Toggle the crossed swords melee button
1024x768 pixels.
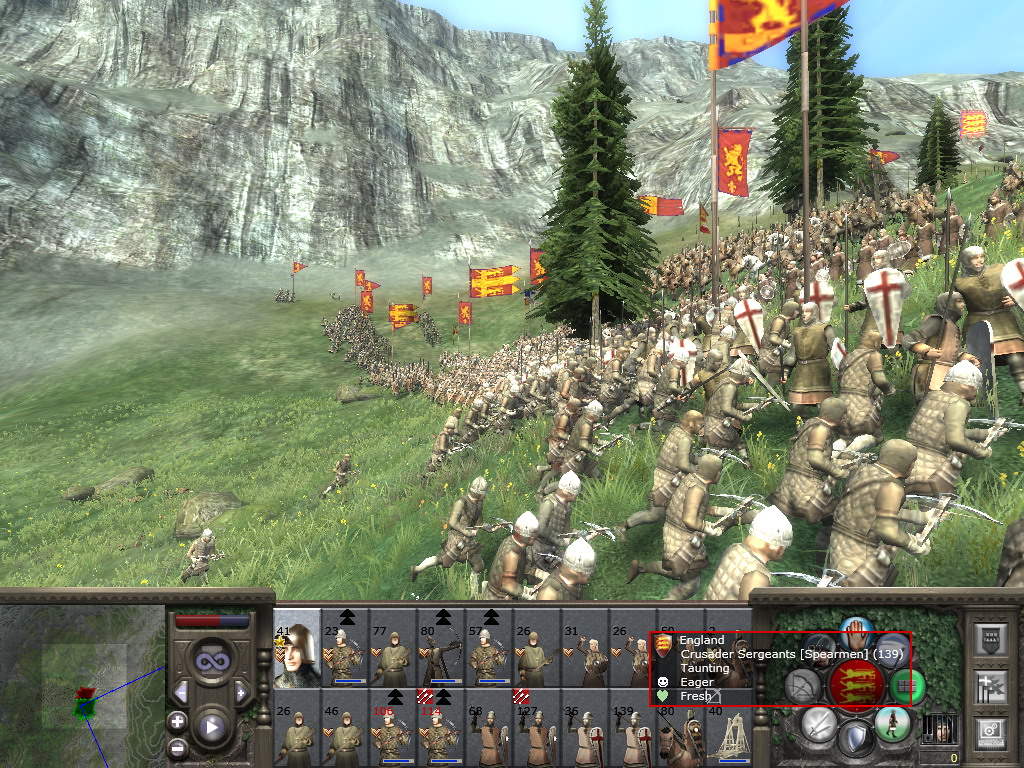pos(820,723)
